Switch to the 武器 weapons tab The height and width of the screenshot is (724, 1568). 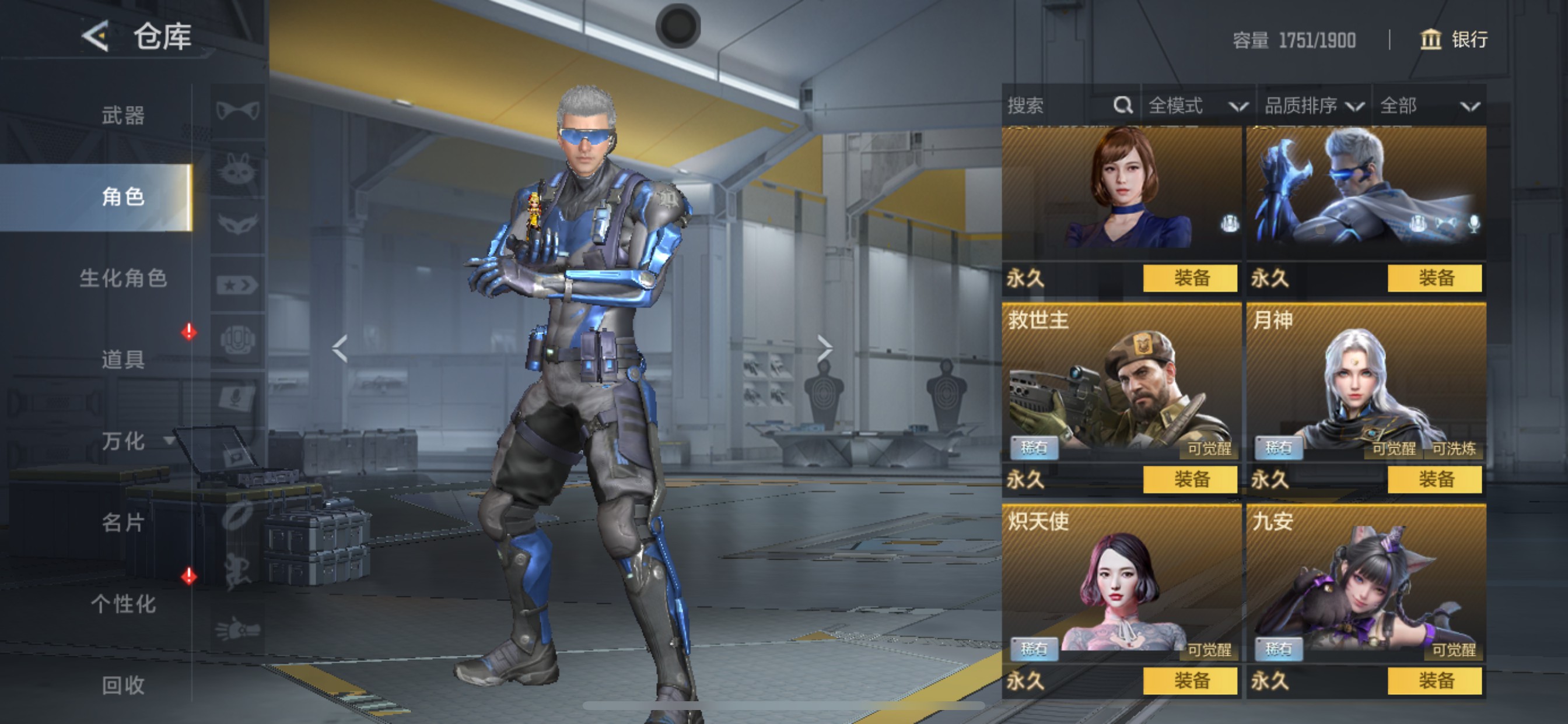point(123,115)
